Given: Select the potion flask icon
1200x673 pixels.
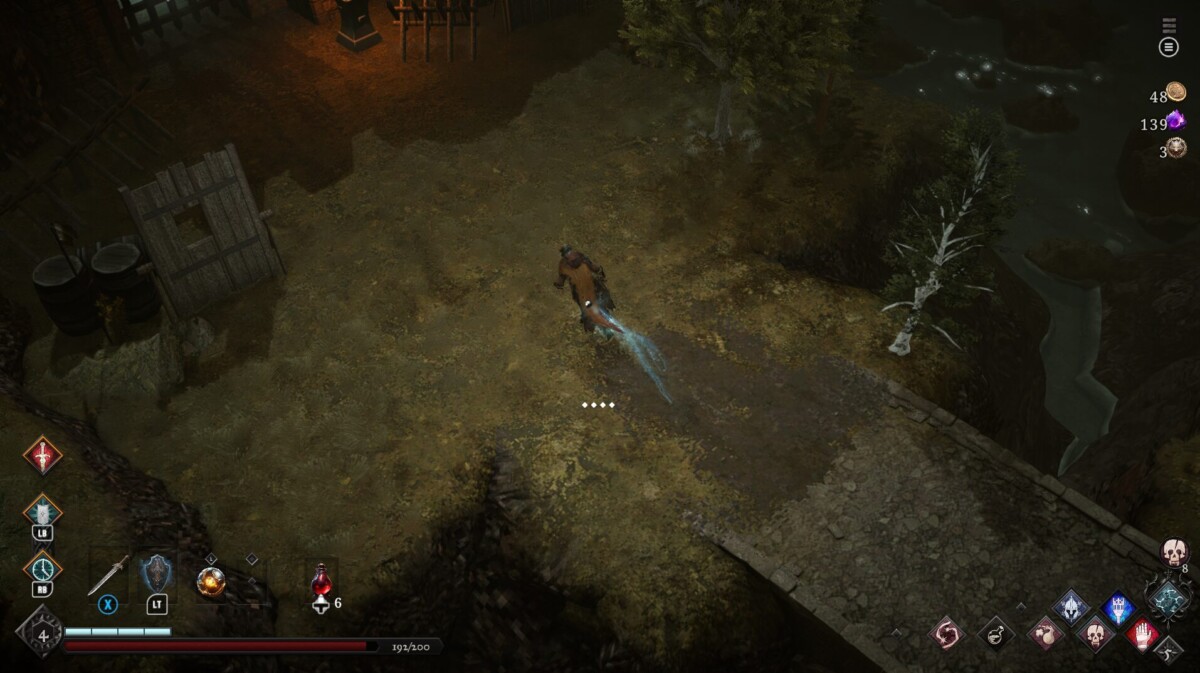Looking at the screenshot, I should (995, 633).
